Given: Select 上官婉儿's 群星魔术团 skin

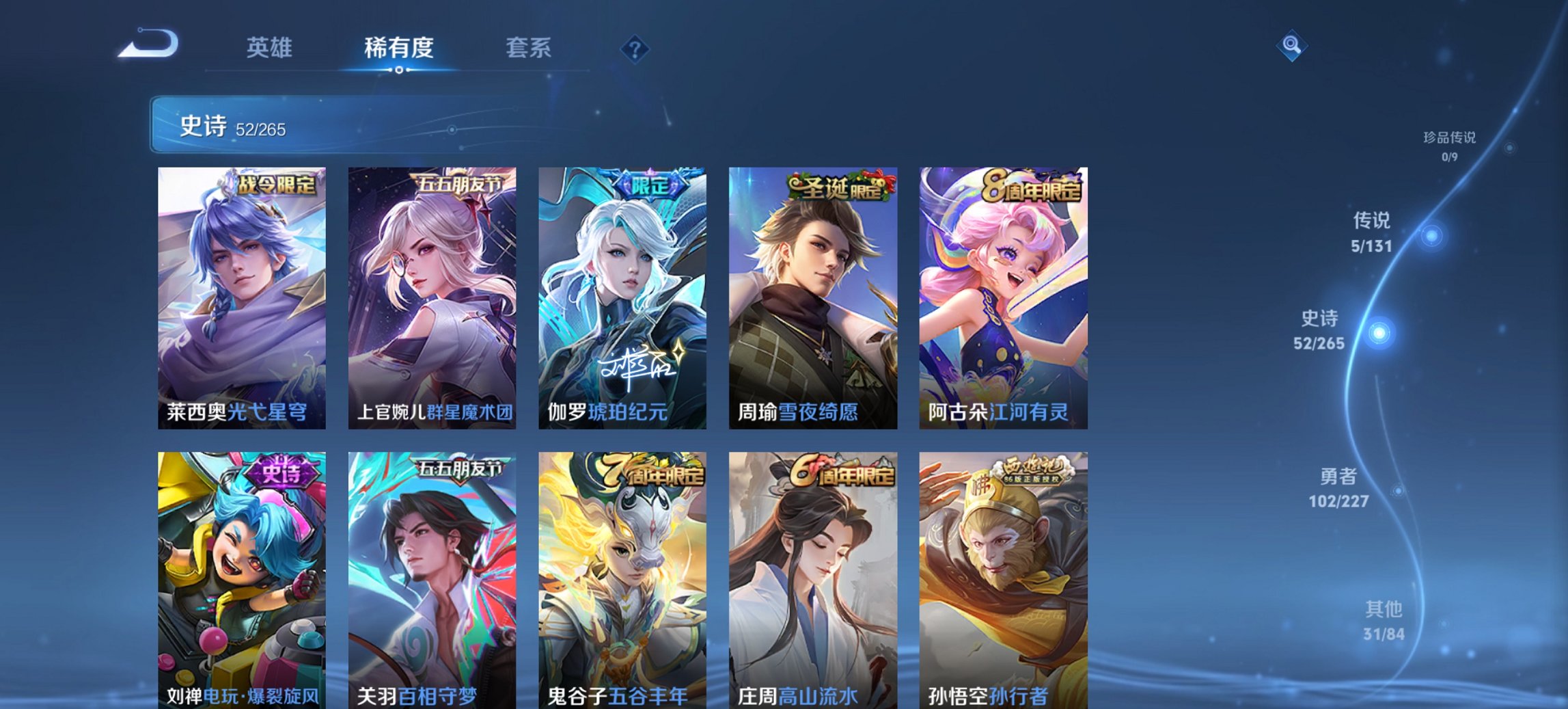Looking at the screenshot, I should 432,294.
